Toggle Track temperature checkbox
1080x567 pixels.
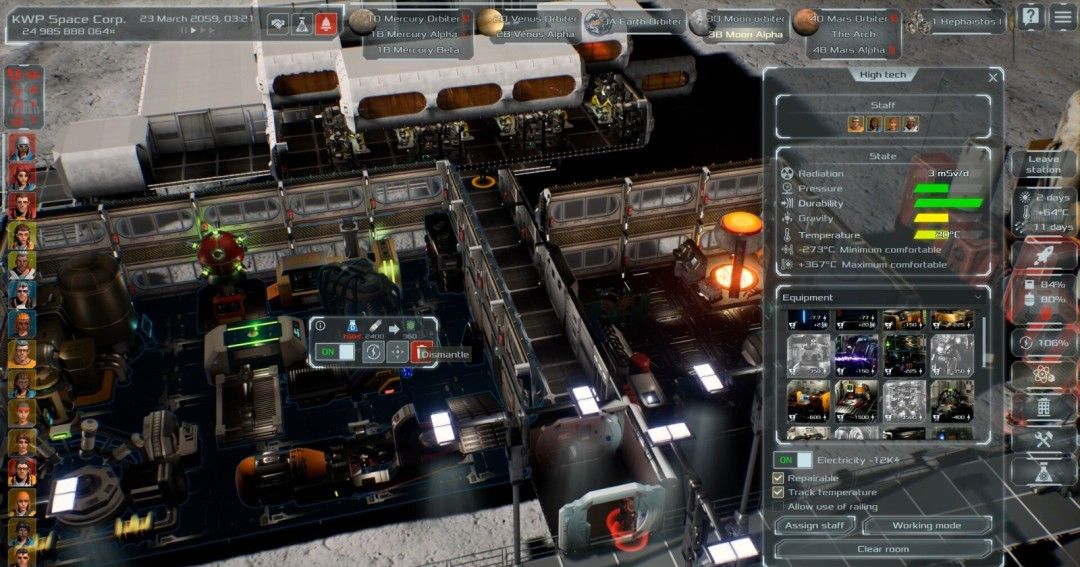point(779,492)
